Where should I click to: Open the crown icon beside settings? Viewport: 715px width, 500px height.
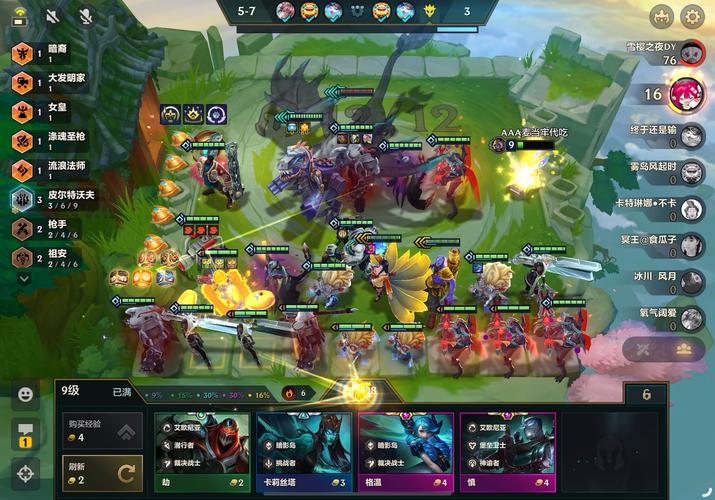coord(660,16)
